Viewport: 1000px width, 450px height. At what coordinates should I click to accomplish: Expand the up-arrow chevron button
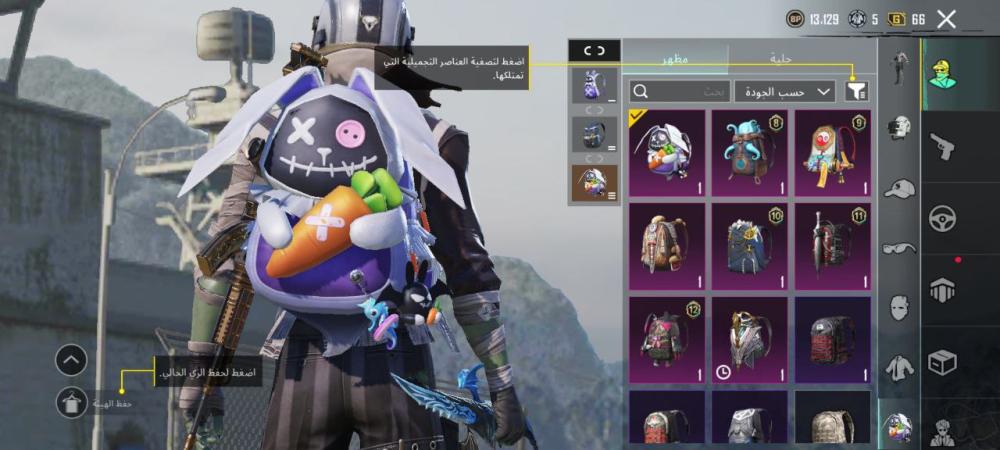[x=71, y=360]
